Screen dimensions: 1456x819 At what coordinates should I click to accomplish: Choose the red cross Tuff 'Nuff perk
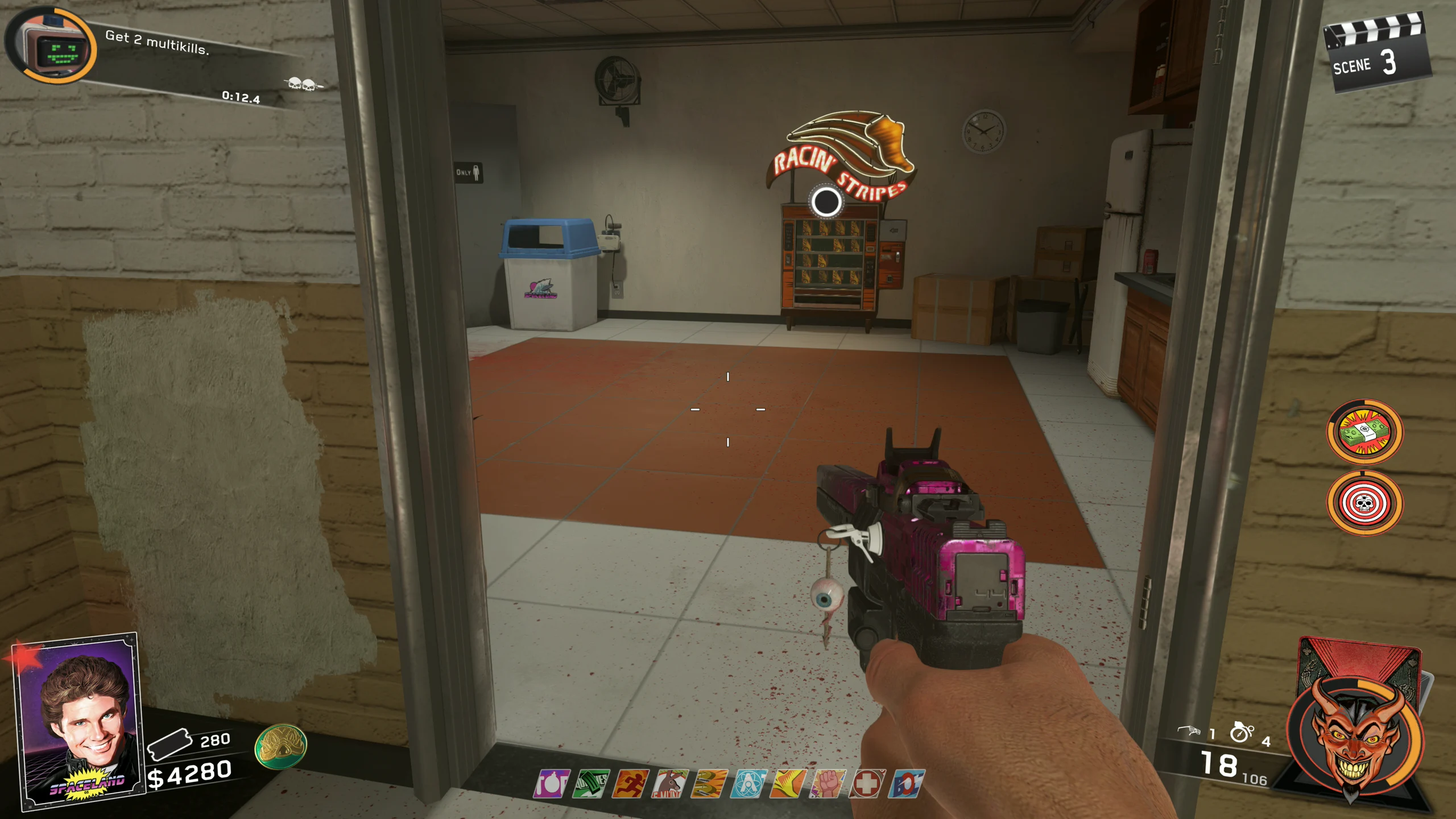tap(867, 784)
